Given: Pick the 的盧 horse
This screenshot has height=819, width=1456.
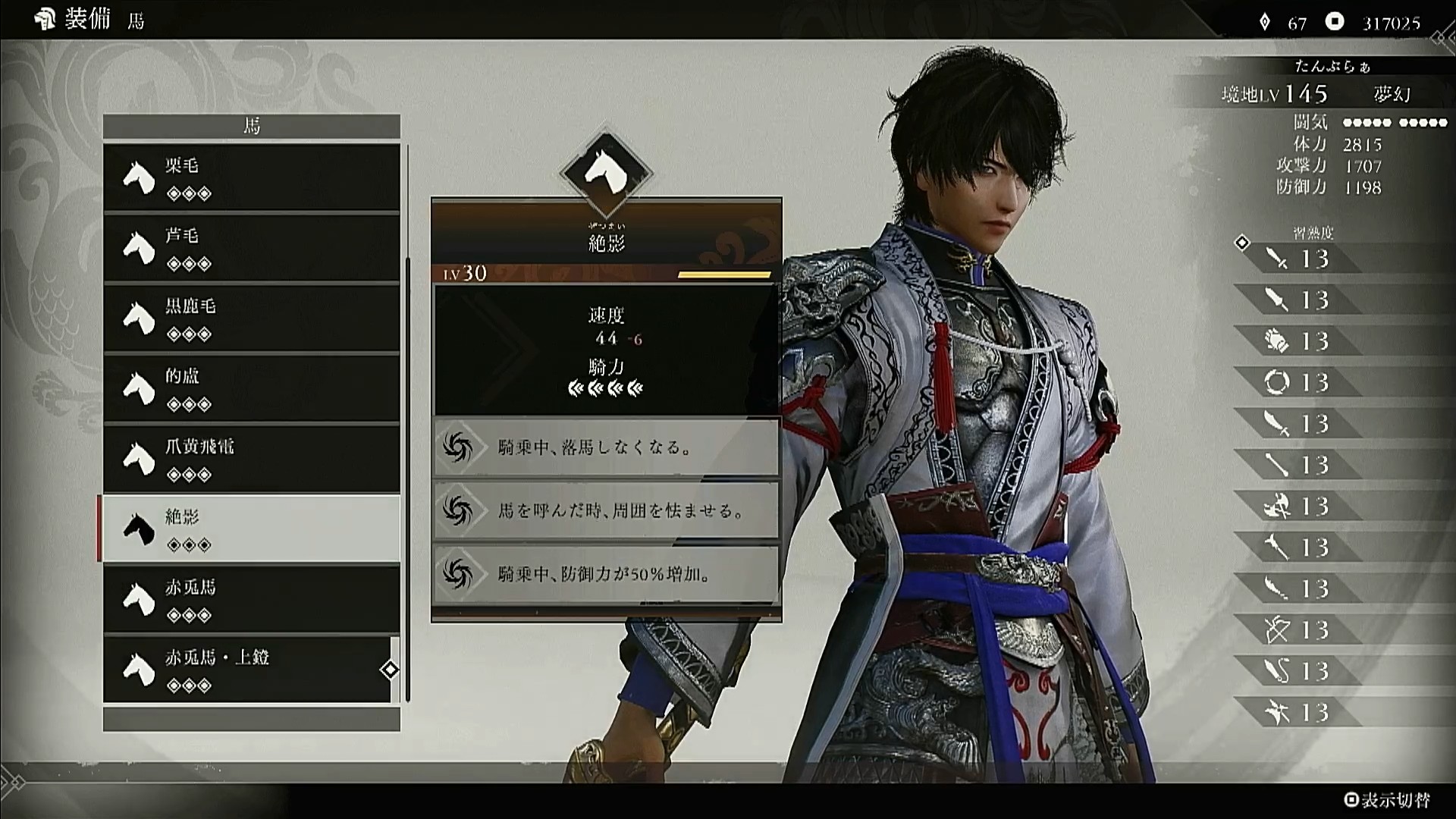Looking at the screenshot, I should tap(251, 388).
